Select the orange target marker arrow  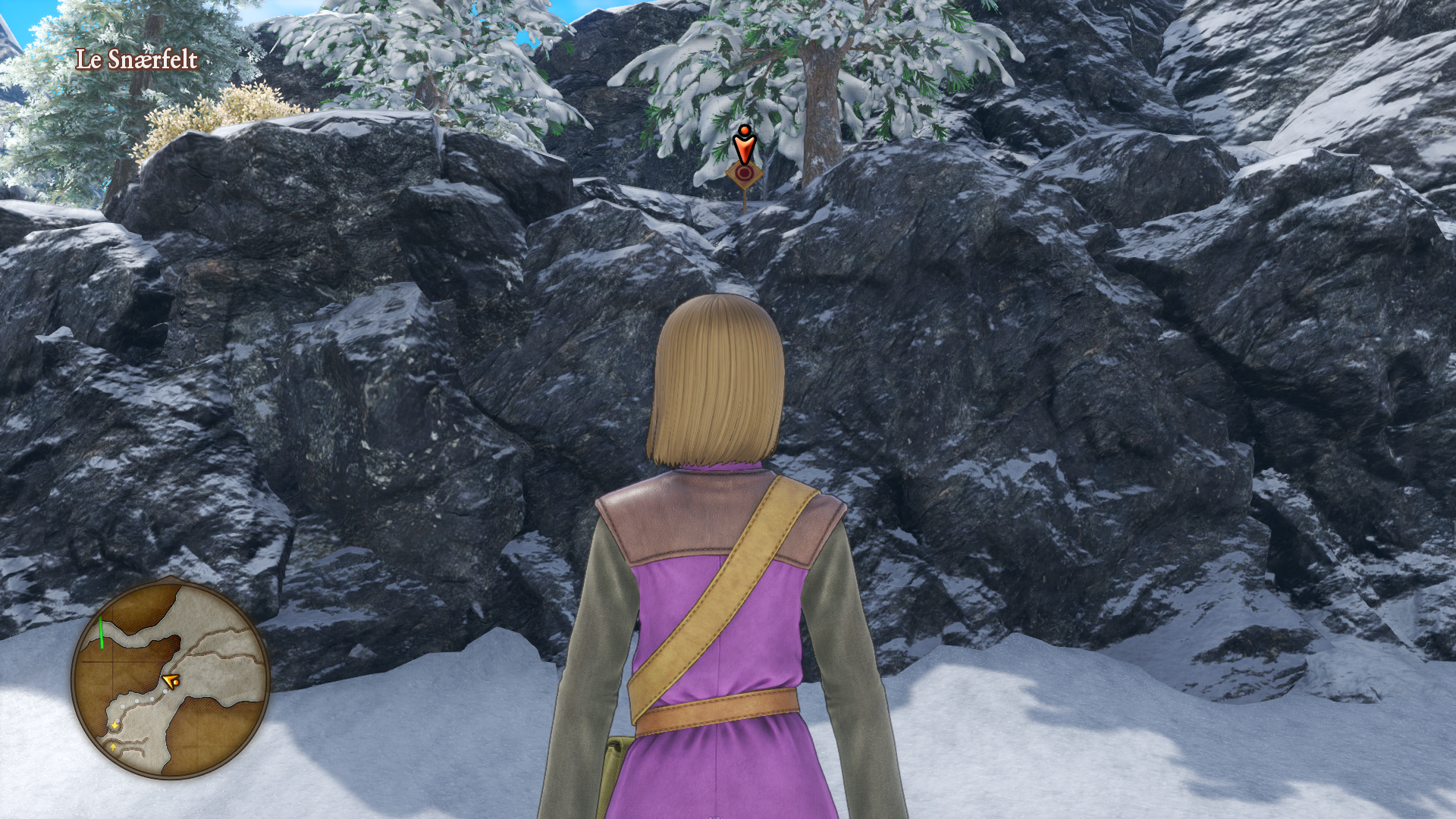pos(745,146)
